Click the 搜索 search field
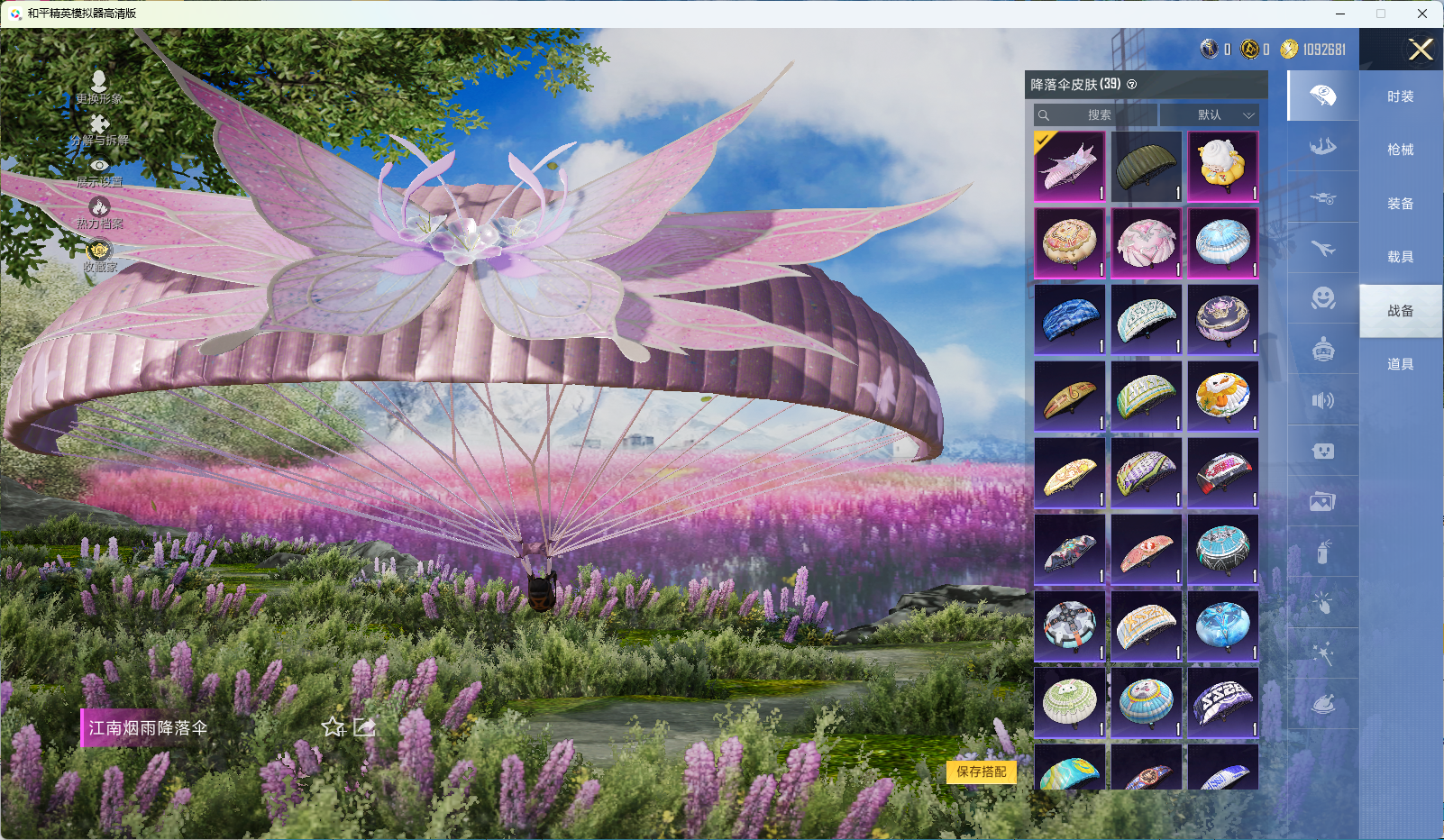Viewport: 1444px width, 840px height. click(x=1096, y=115)
